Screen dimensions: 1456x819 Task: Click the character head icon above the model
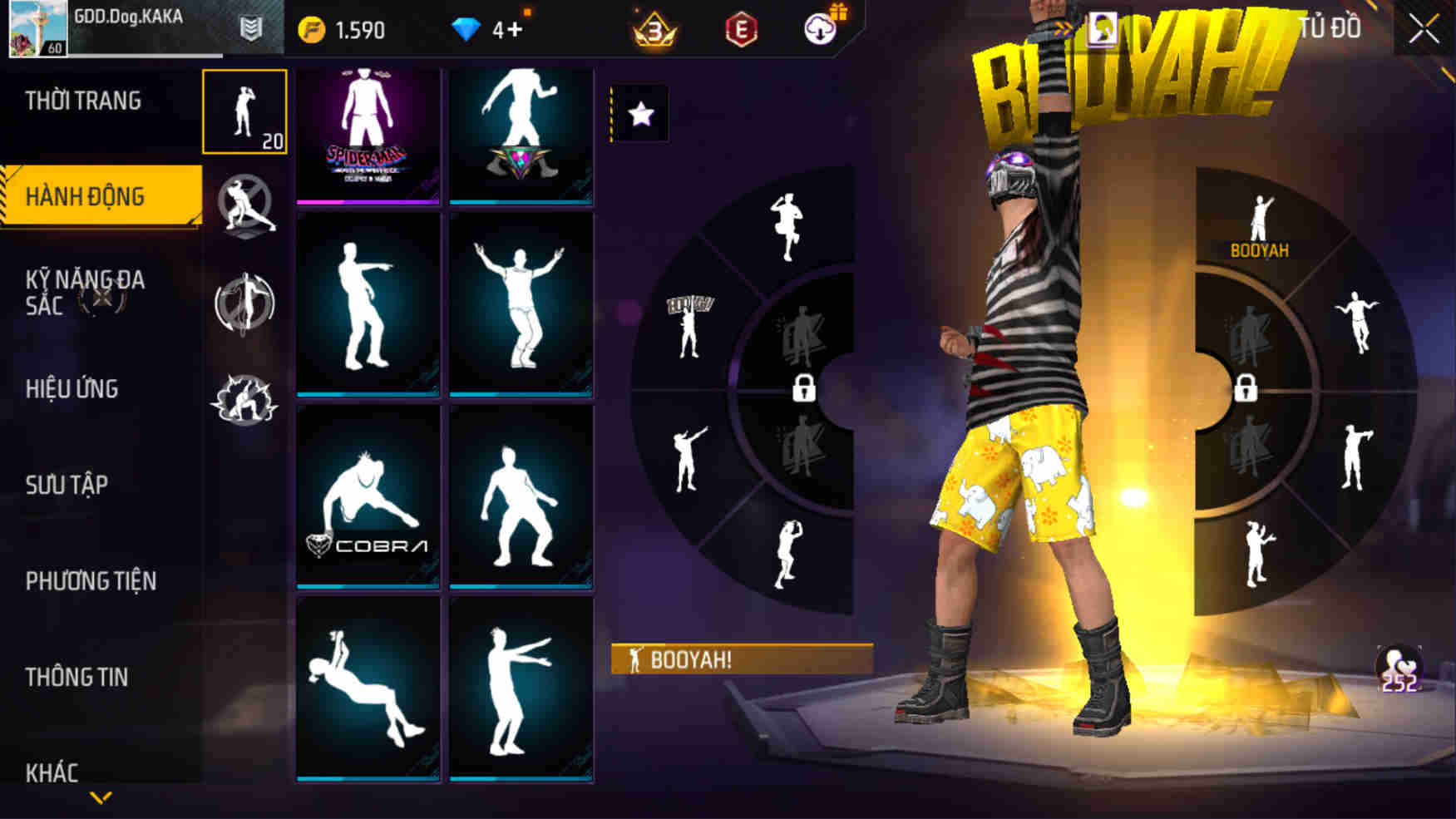pyautogui.click(x=1103, y=25)
